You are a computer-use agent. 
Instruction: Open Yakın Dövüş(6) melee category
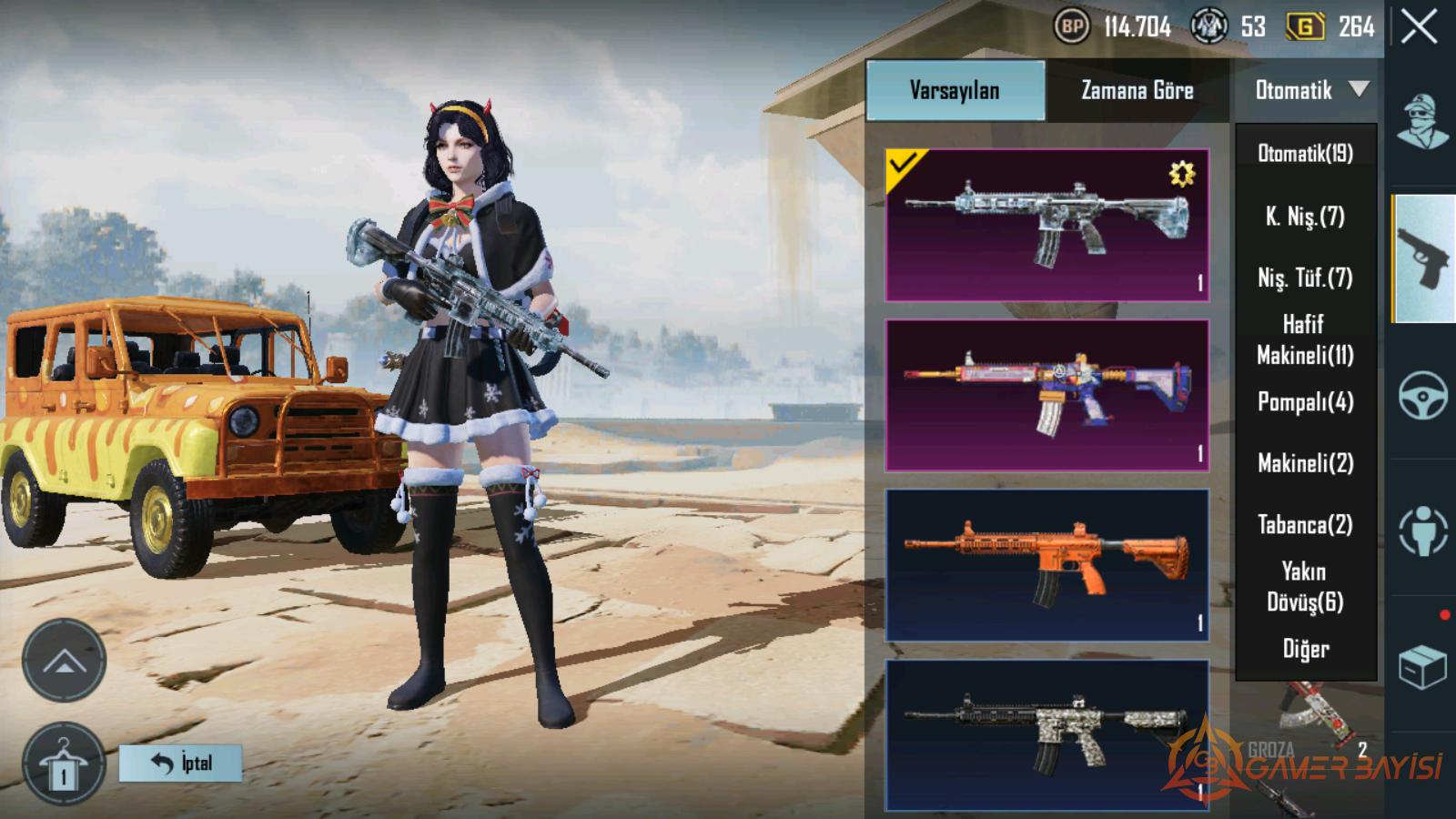click(x=1305, y=587)
